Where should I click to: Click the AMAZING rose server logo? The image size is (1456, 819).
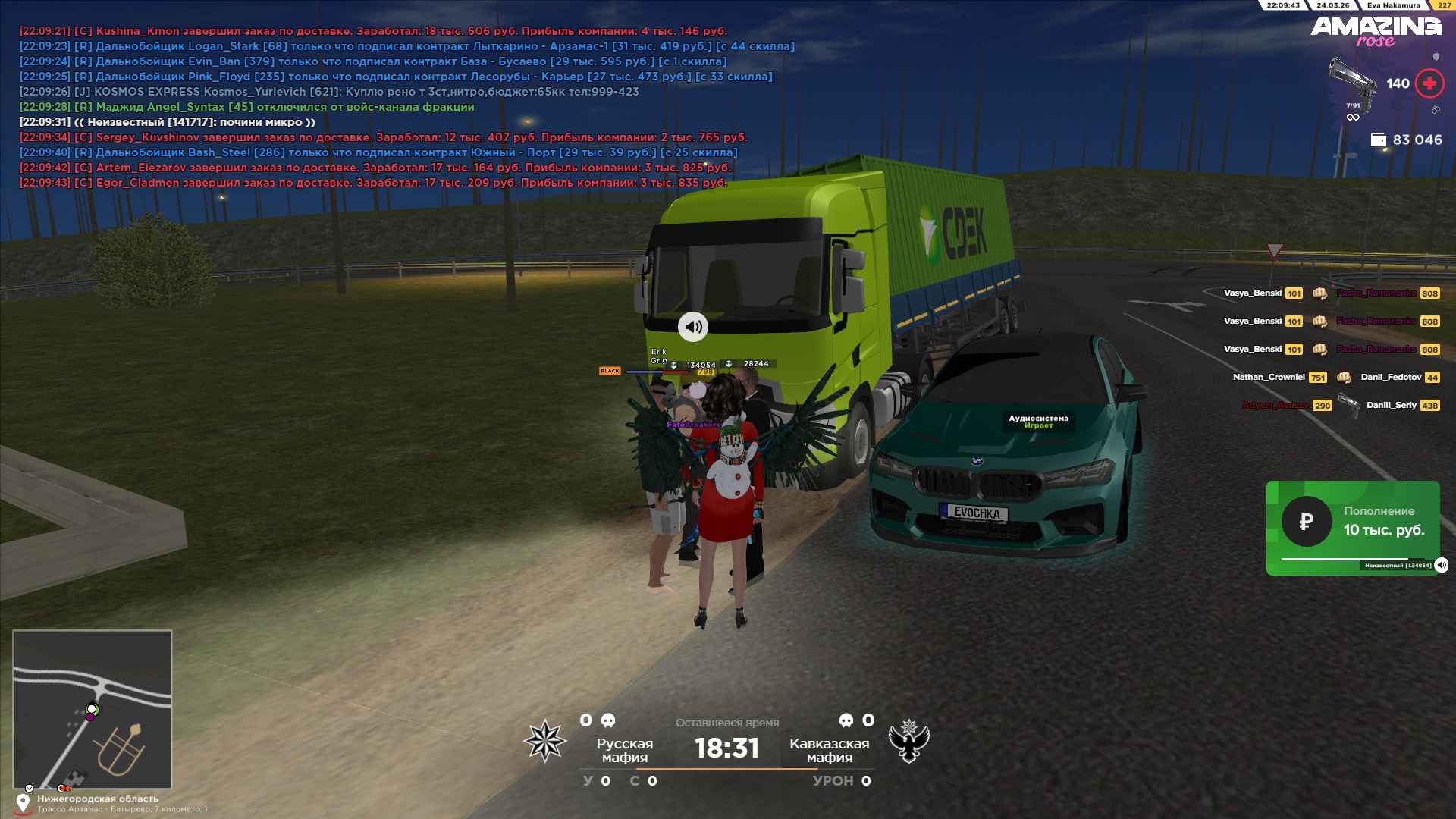pos(1376,32)
